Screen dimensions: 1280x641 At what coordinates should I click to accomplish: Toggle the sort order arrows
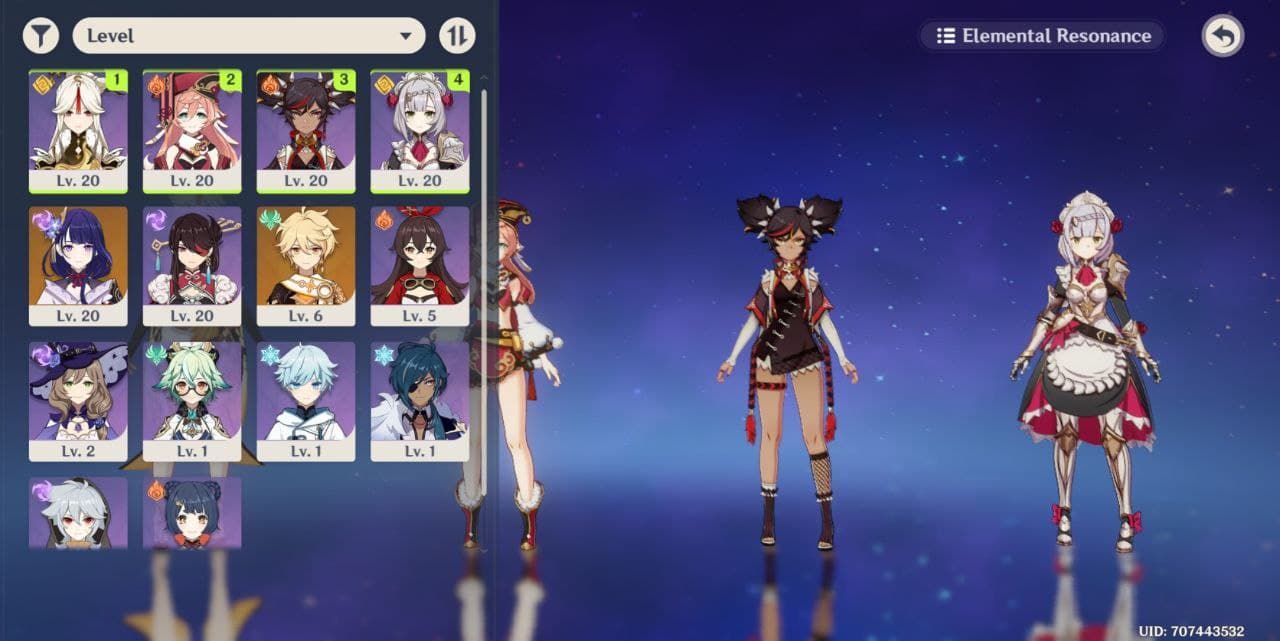(457, 36)
